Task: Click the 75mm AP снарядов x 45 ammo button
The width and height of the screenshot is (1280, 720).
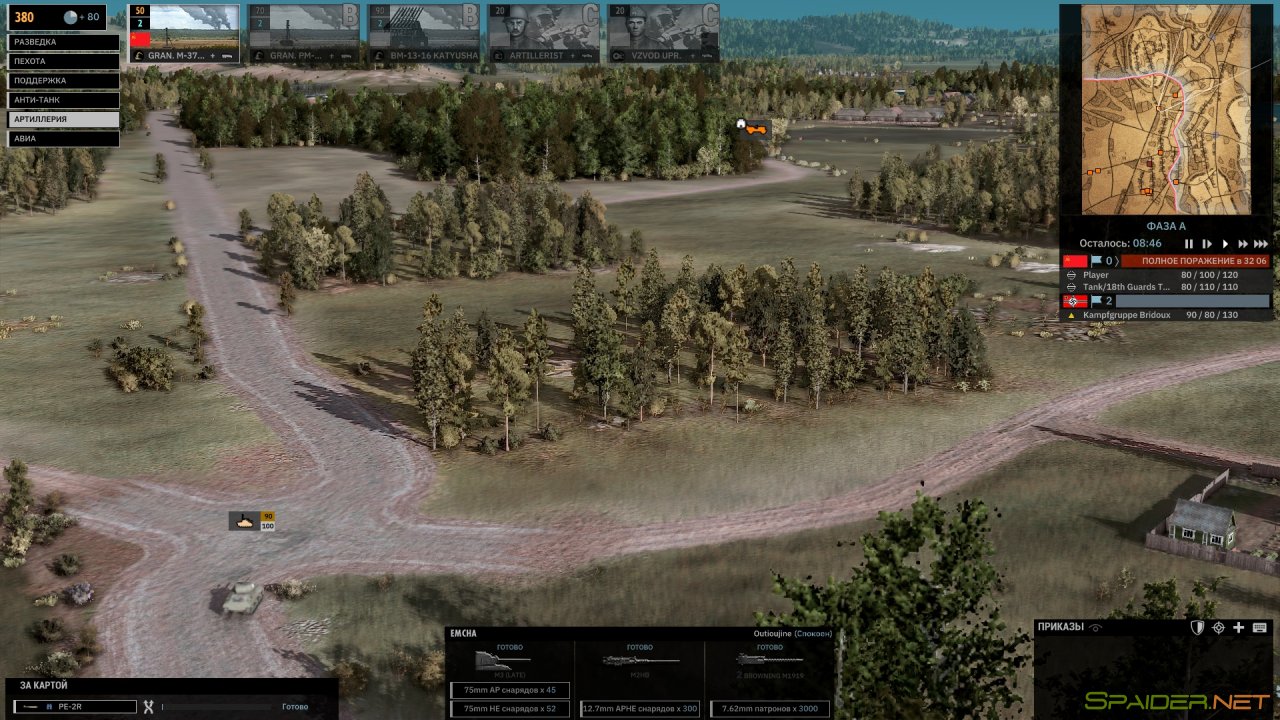Action: pos(510,690)
